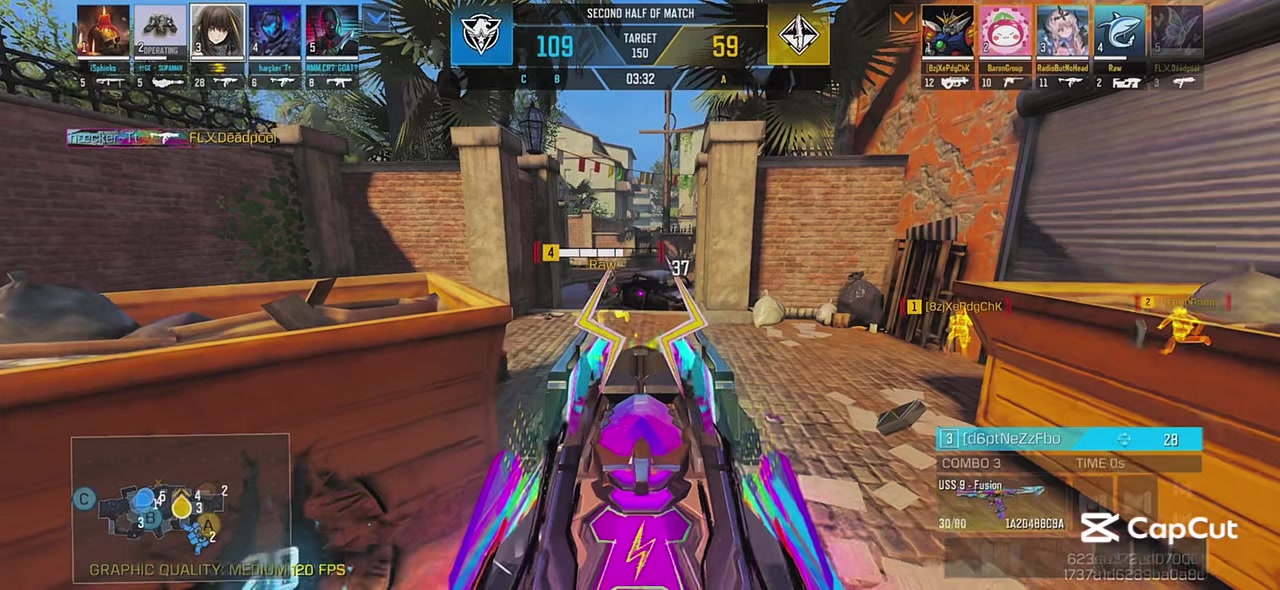Collapse the orange team roster arrow

(x=904, y=18)
